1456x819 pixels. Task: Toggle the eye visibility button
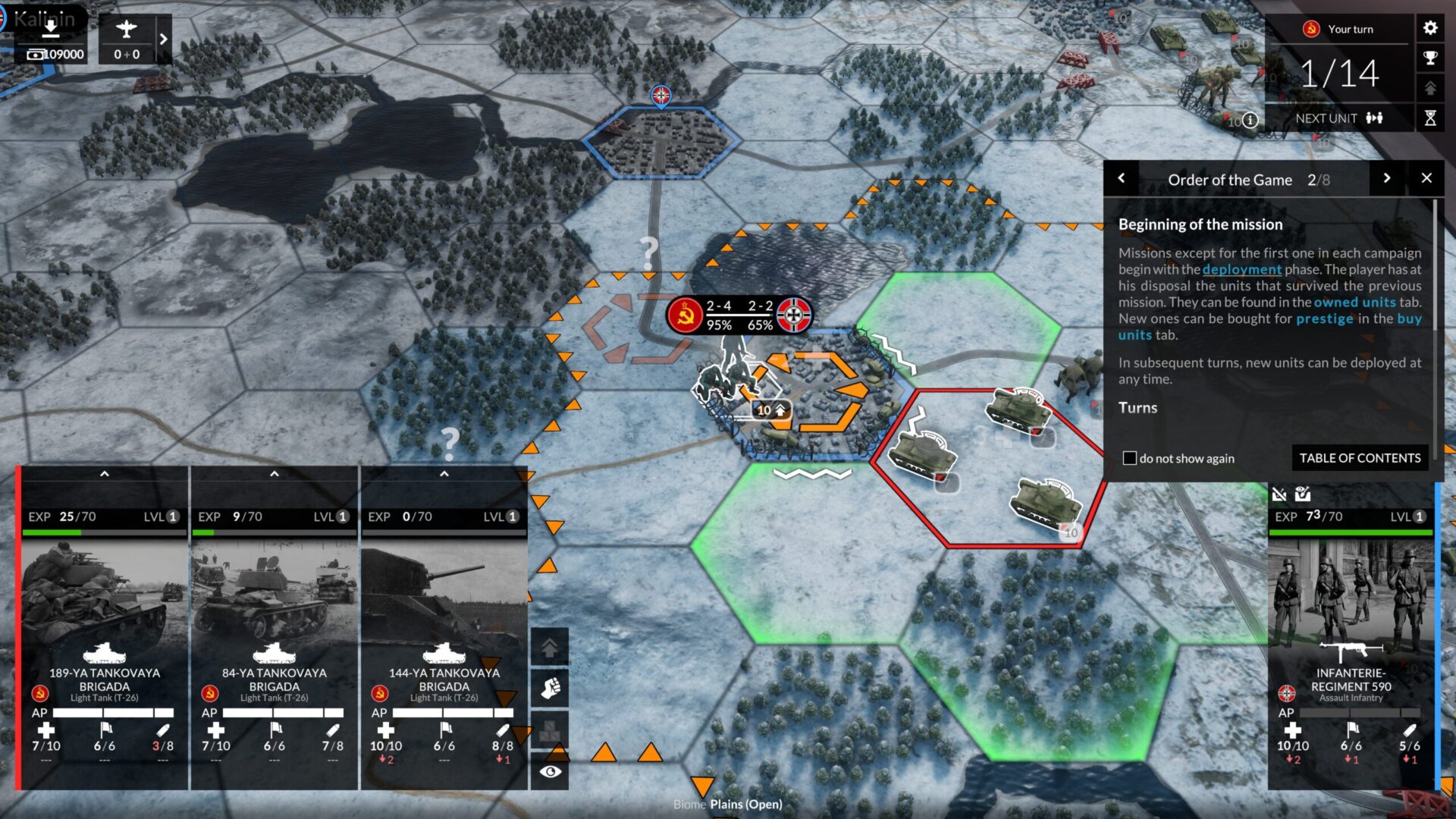550,771
